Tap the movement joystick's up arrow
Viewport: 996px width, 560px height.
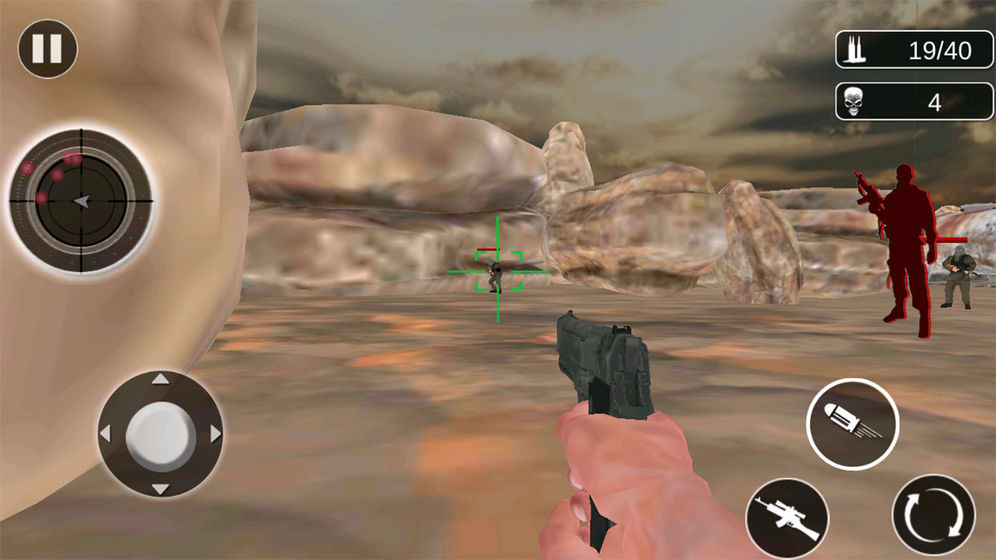(x=160, y=380)
